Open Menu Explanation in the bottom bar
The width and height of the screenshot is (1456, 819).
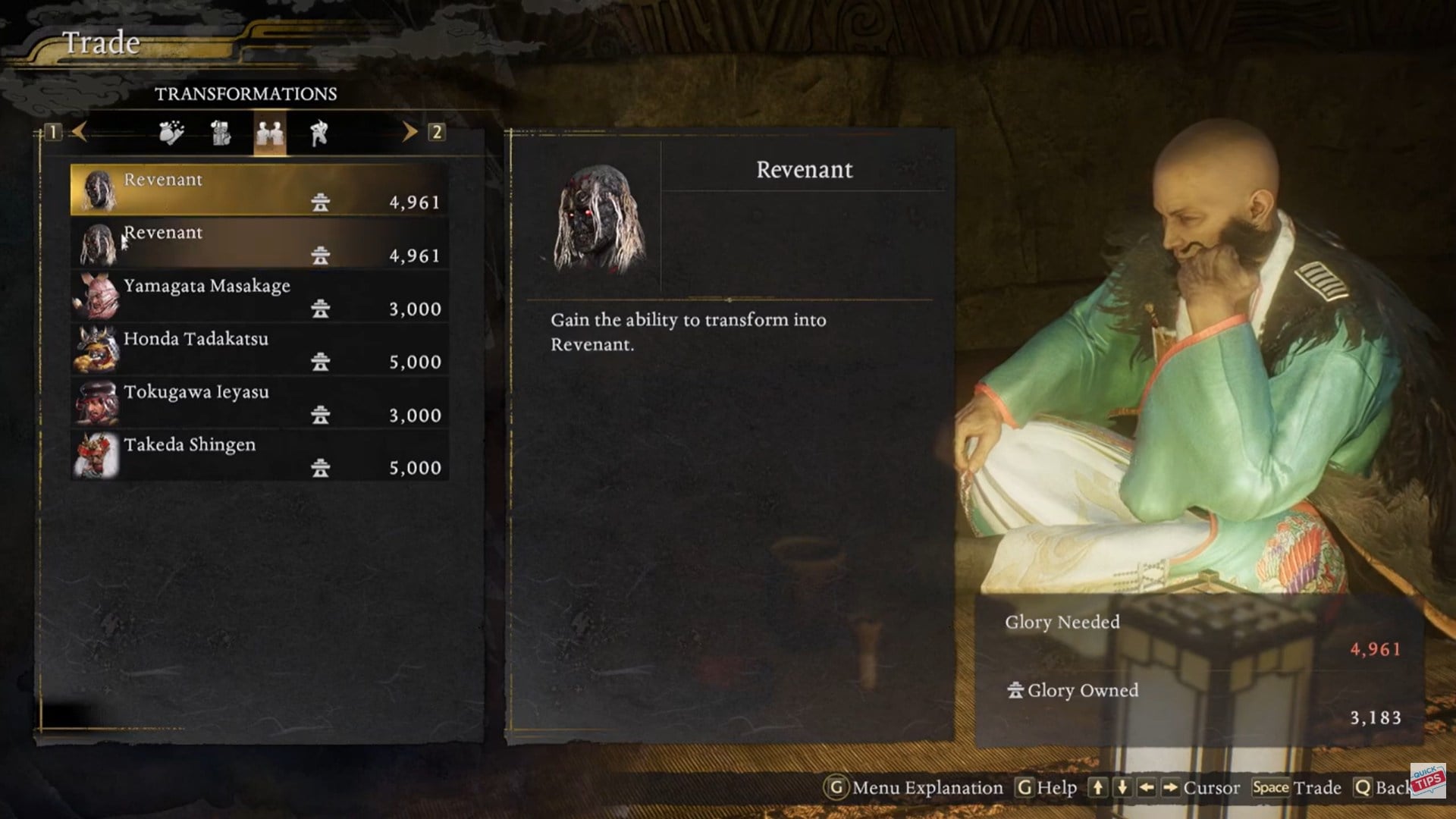tap(914, 788)
